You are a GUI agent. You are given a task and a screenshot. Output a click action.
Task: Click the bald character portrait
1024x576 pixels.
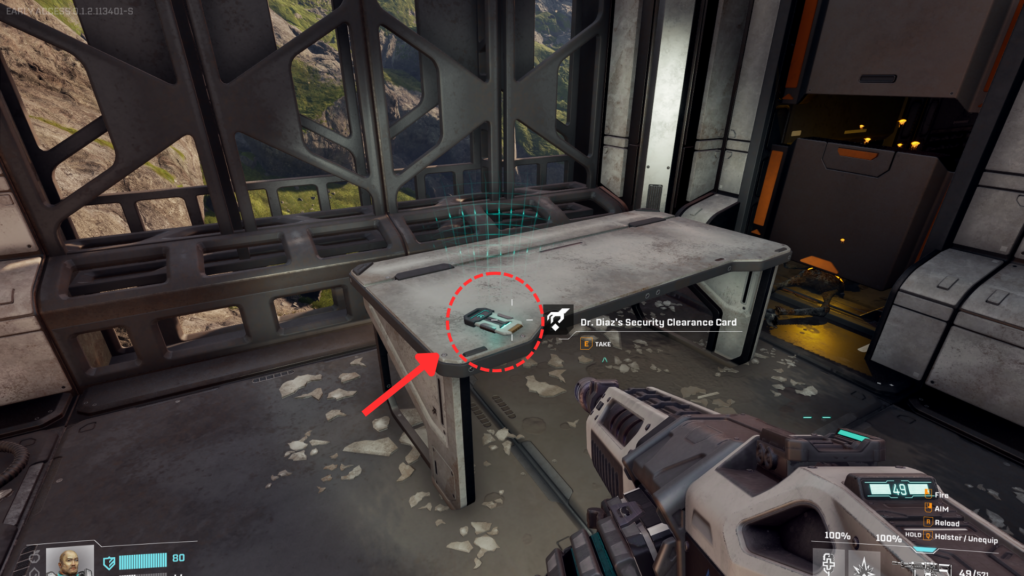point(70,560)
